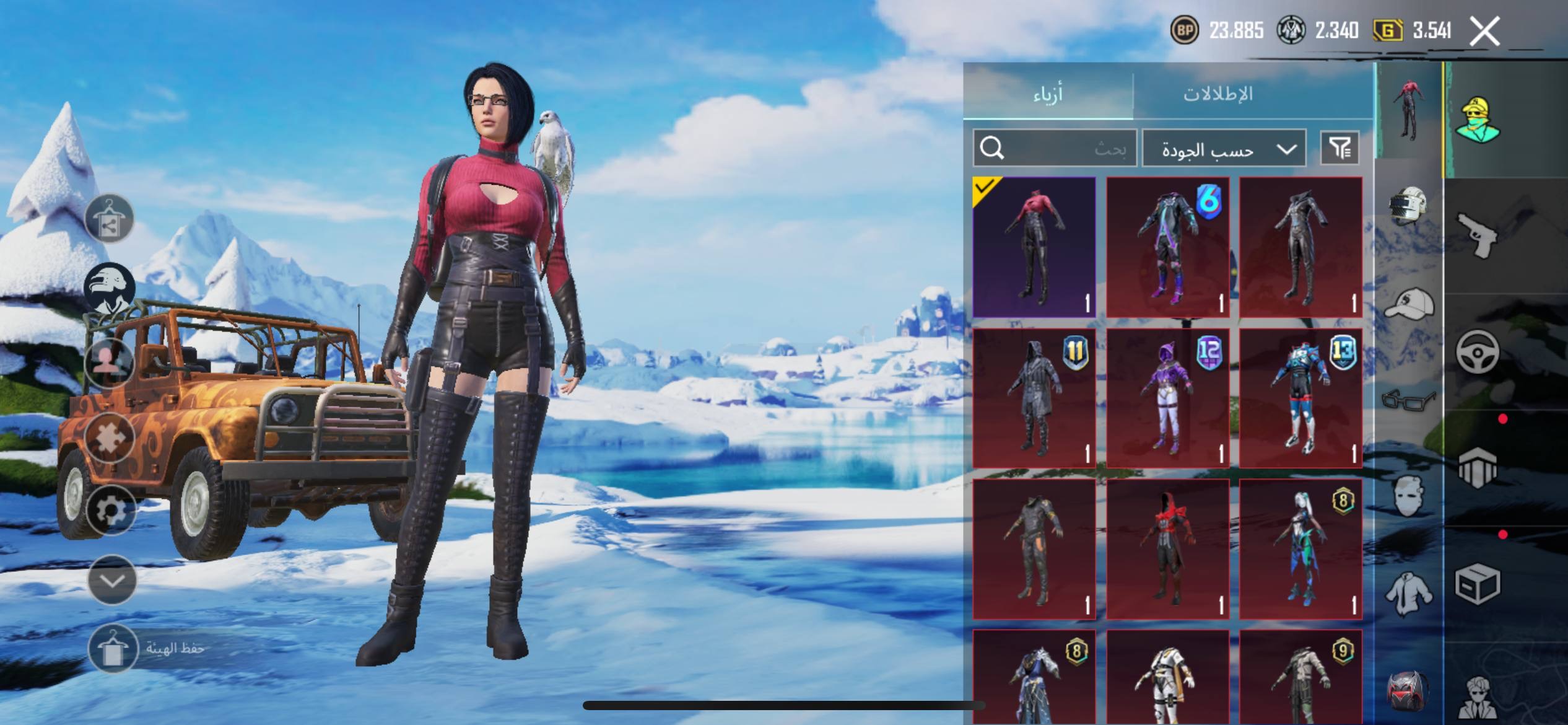Open the helmet category
This screenshot has height=725, width=1568.
pyautogui.click(x=1408, y=207)
